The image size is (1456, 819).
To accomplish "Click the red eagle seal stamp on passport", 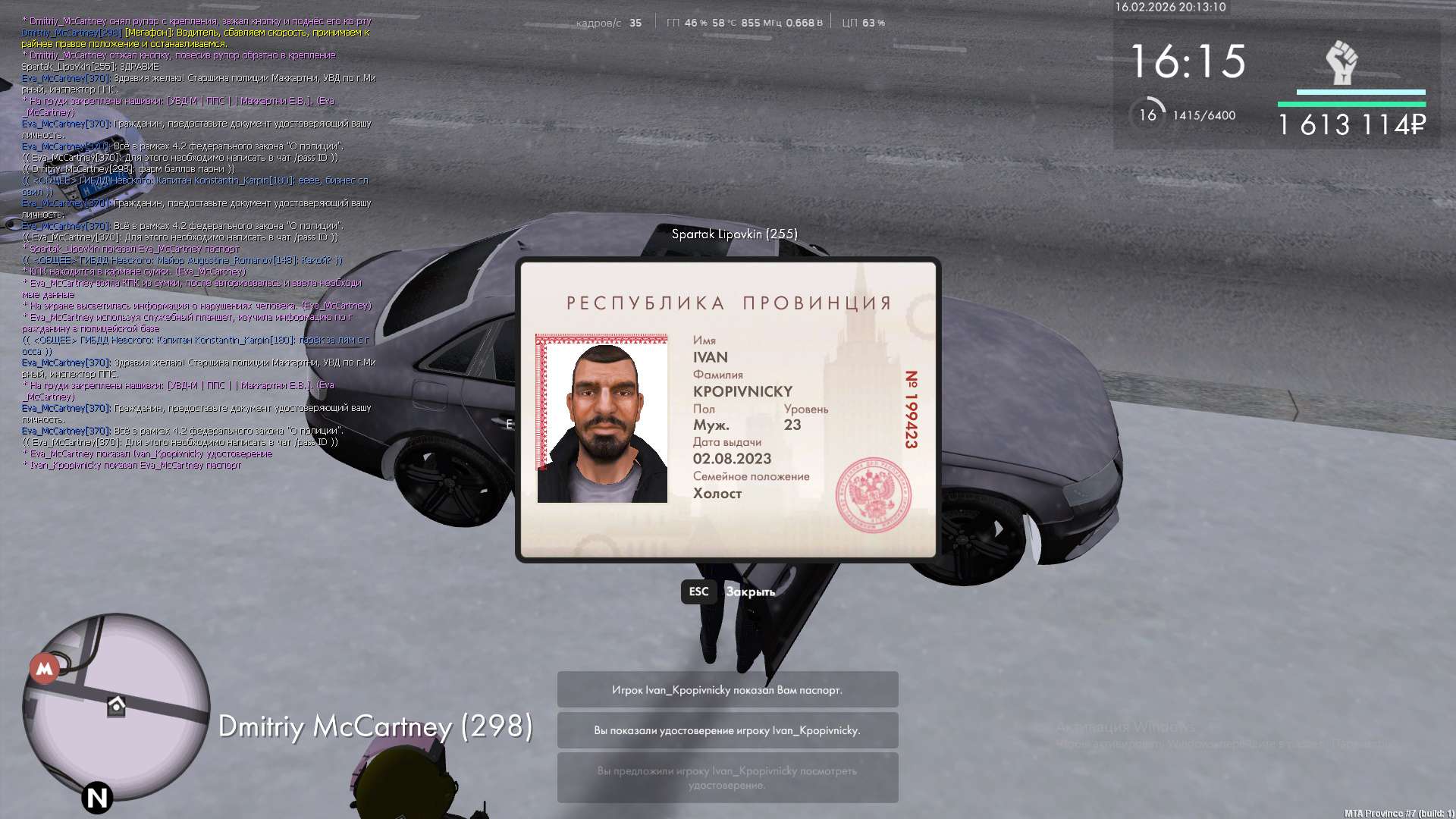I will coord(873,494).
